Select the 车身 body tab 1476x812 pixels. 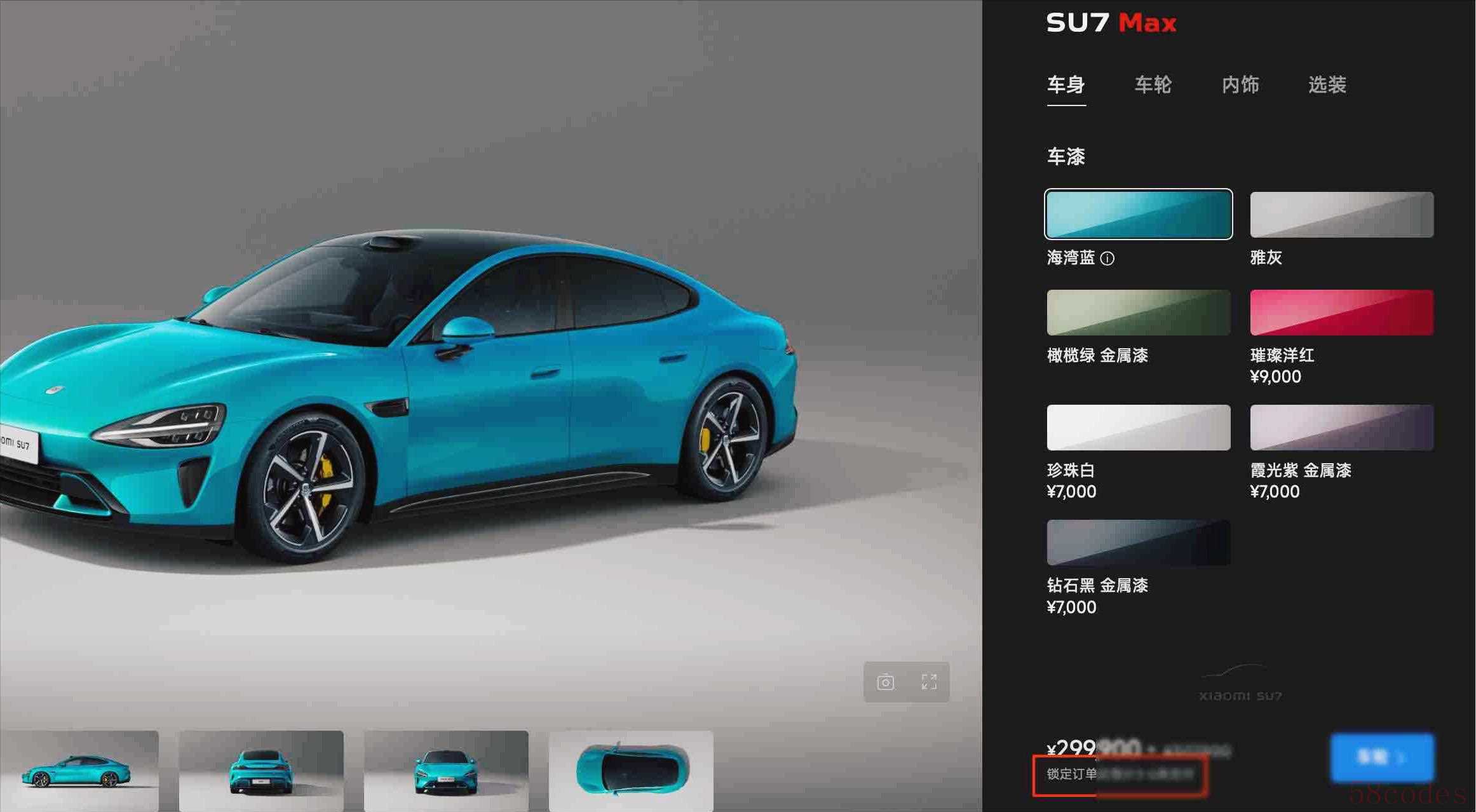coord(1066,85)
